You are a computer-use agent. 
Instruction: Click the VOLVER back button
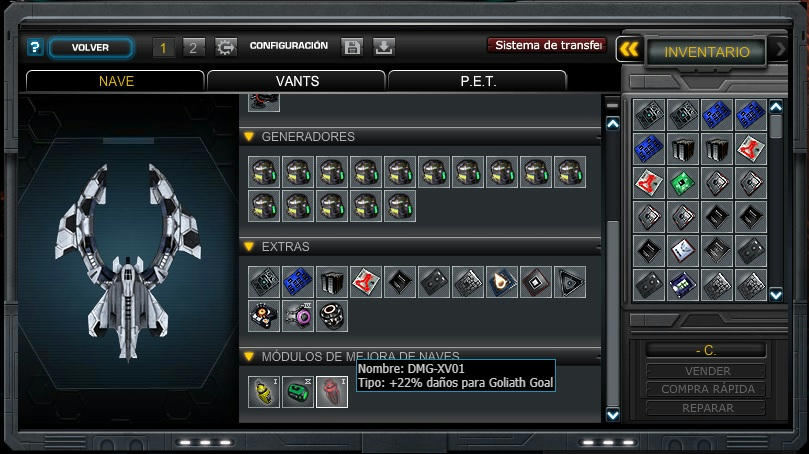point(90,47)
